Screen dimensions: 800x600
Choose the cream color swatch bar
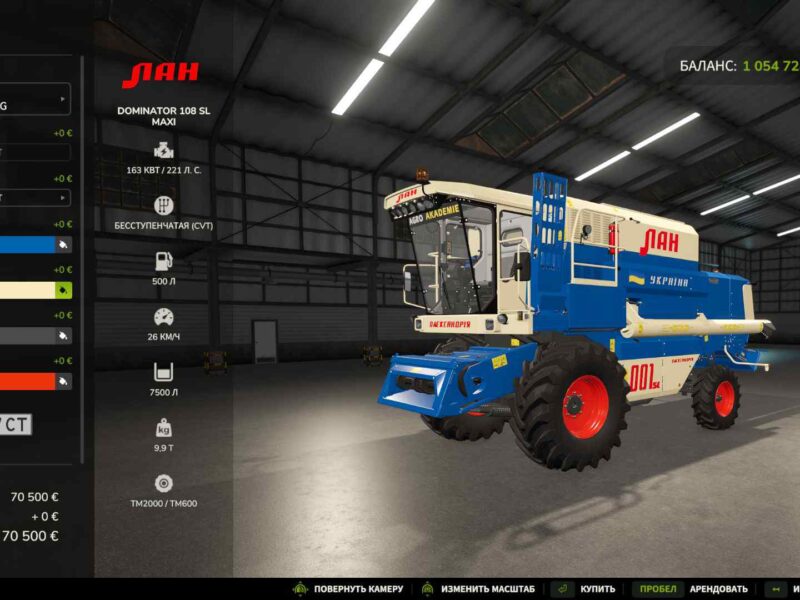click(x=26, y=290)
